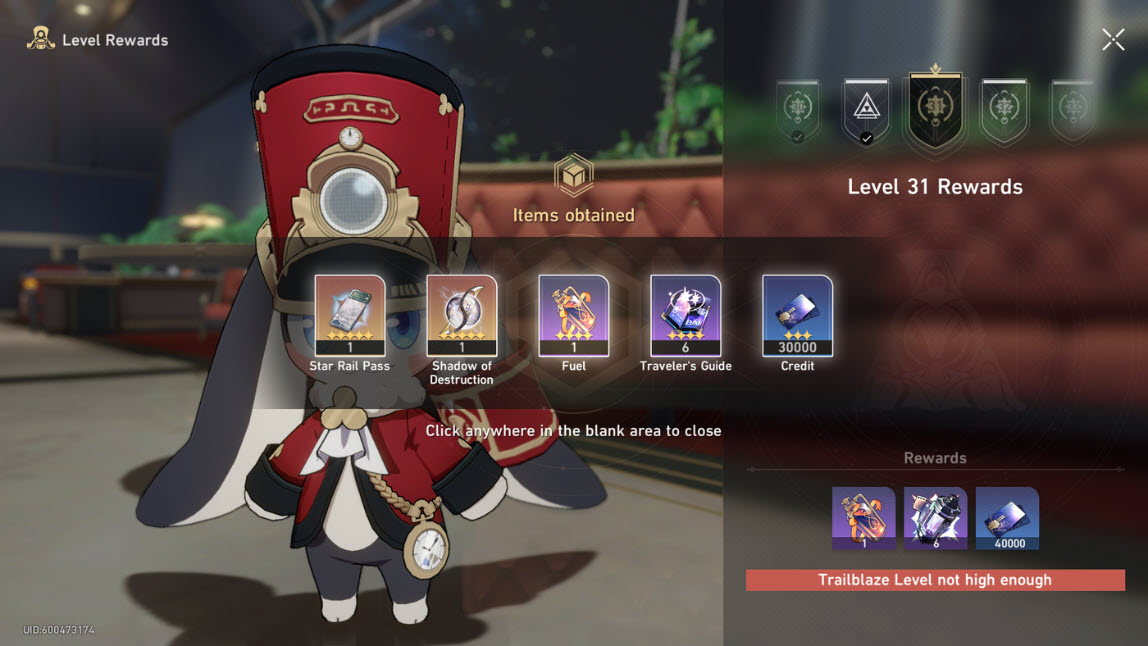
Task: View the canister reward with quantity 6
Action: coord(935,518)
